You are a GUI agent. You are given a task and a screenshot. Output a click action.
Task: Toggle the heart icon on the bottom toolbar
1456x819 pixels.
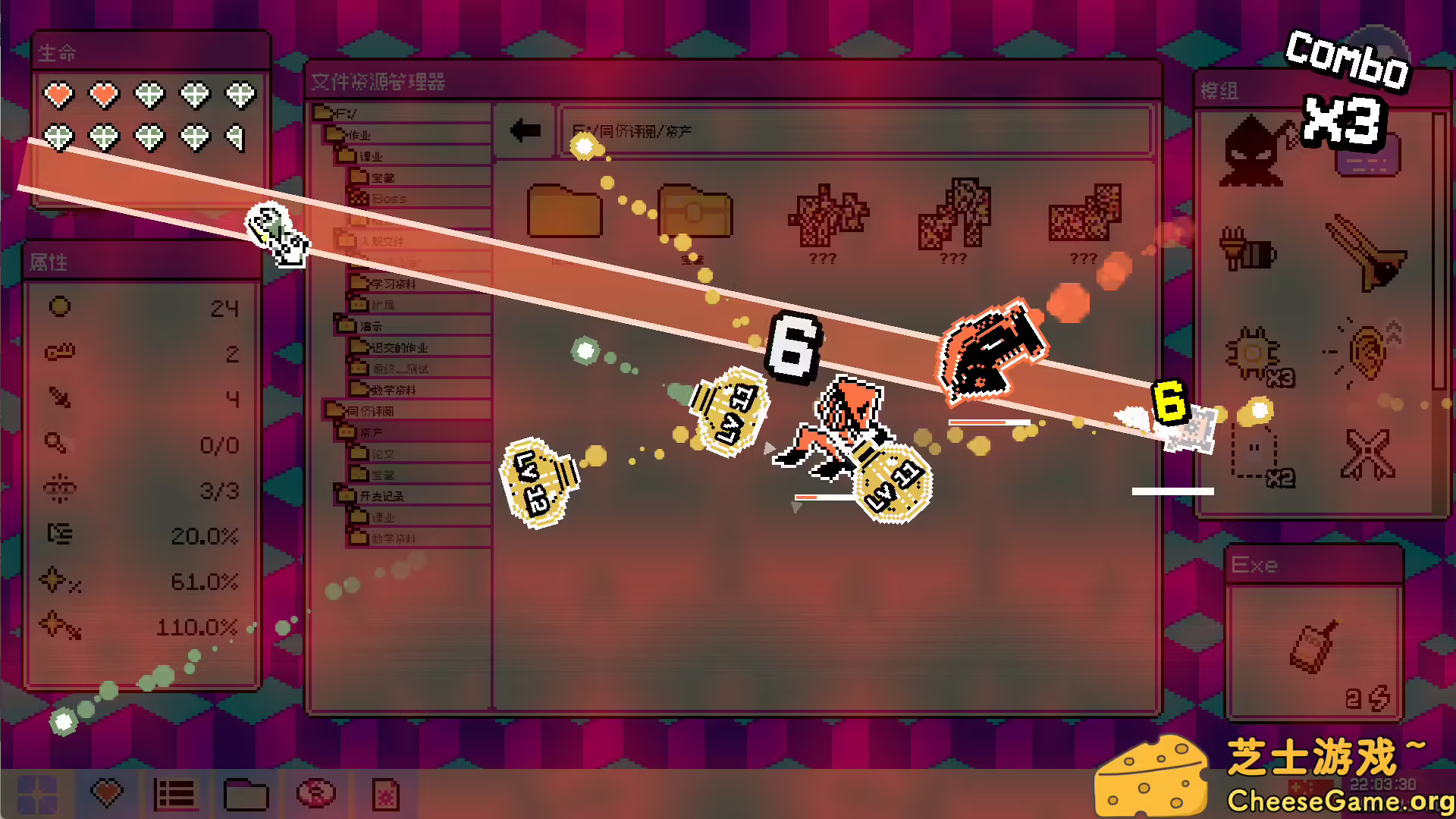106,795
